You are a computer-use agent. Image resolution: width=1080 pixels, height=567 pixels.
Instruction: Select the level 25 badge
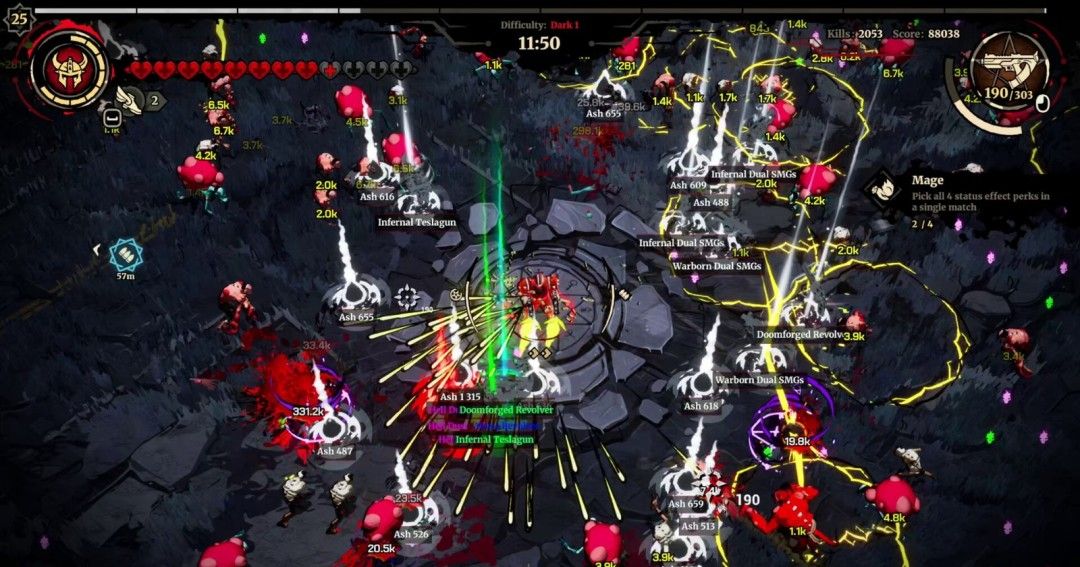(17, 17)
